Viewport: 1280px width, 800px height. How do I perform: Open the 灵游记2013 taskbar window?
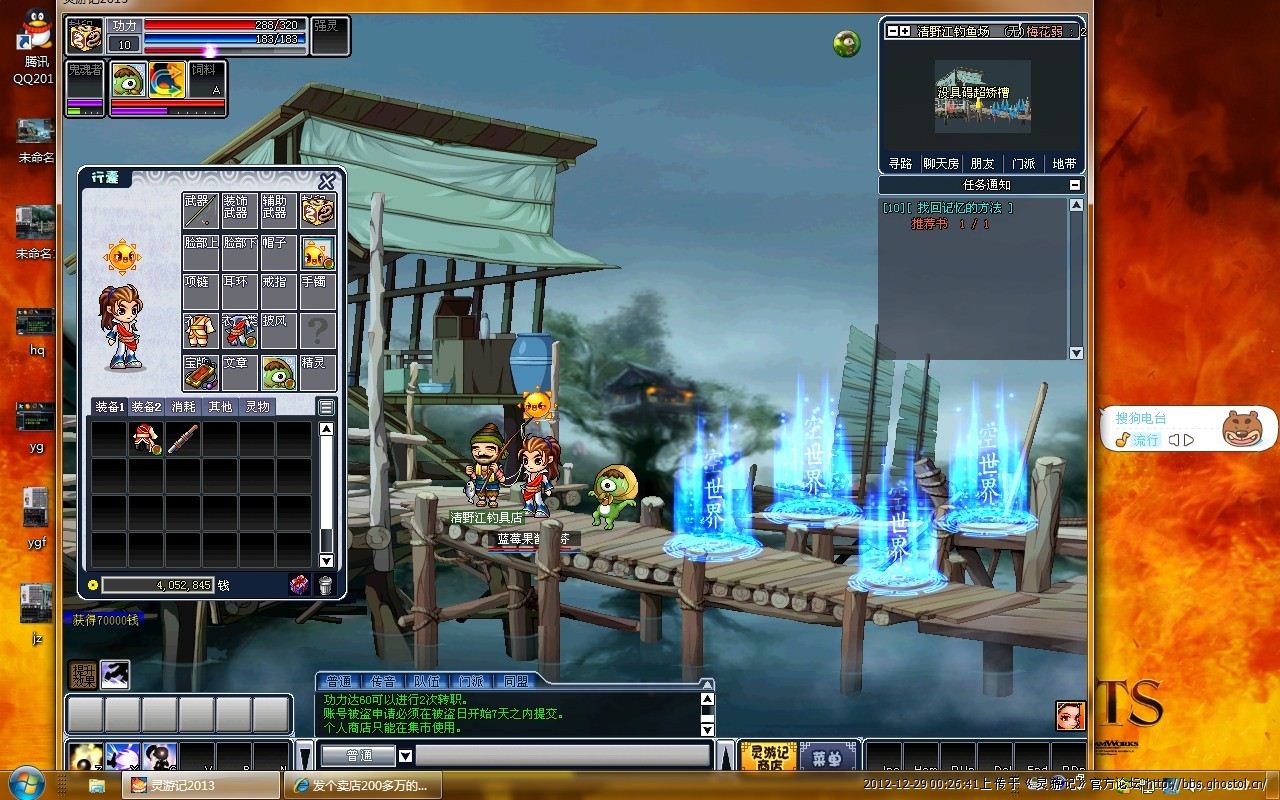pos(198,785)
